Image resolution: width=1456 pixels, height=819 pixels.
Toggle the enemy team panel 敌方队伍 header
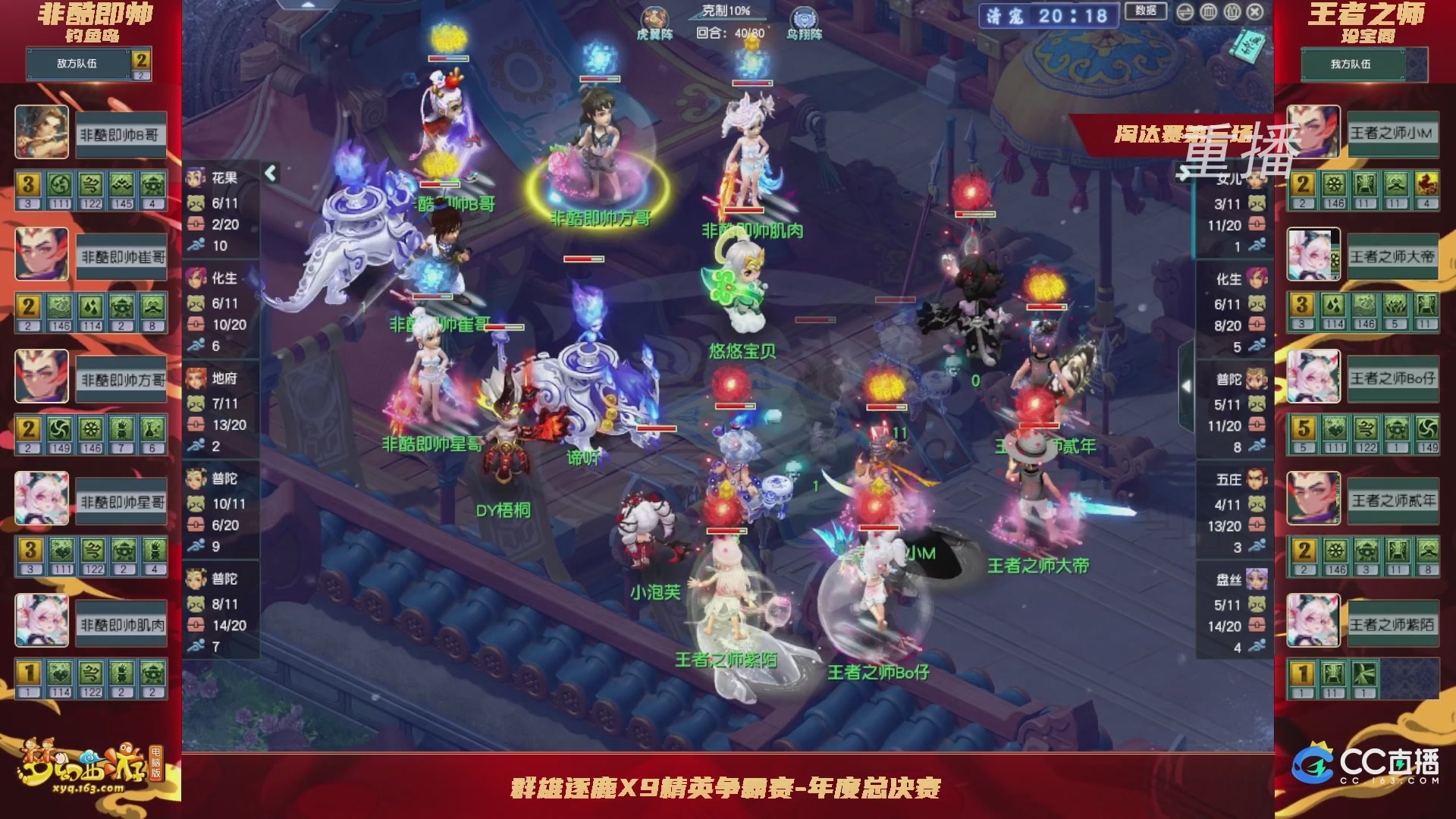(76, 64)
